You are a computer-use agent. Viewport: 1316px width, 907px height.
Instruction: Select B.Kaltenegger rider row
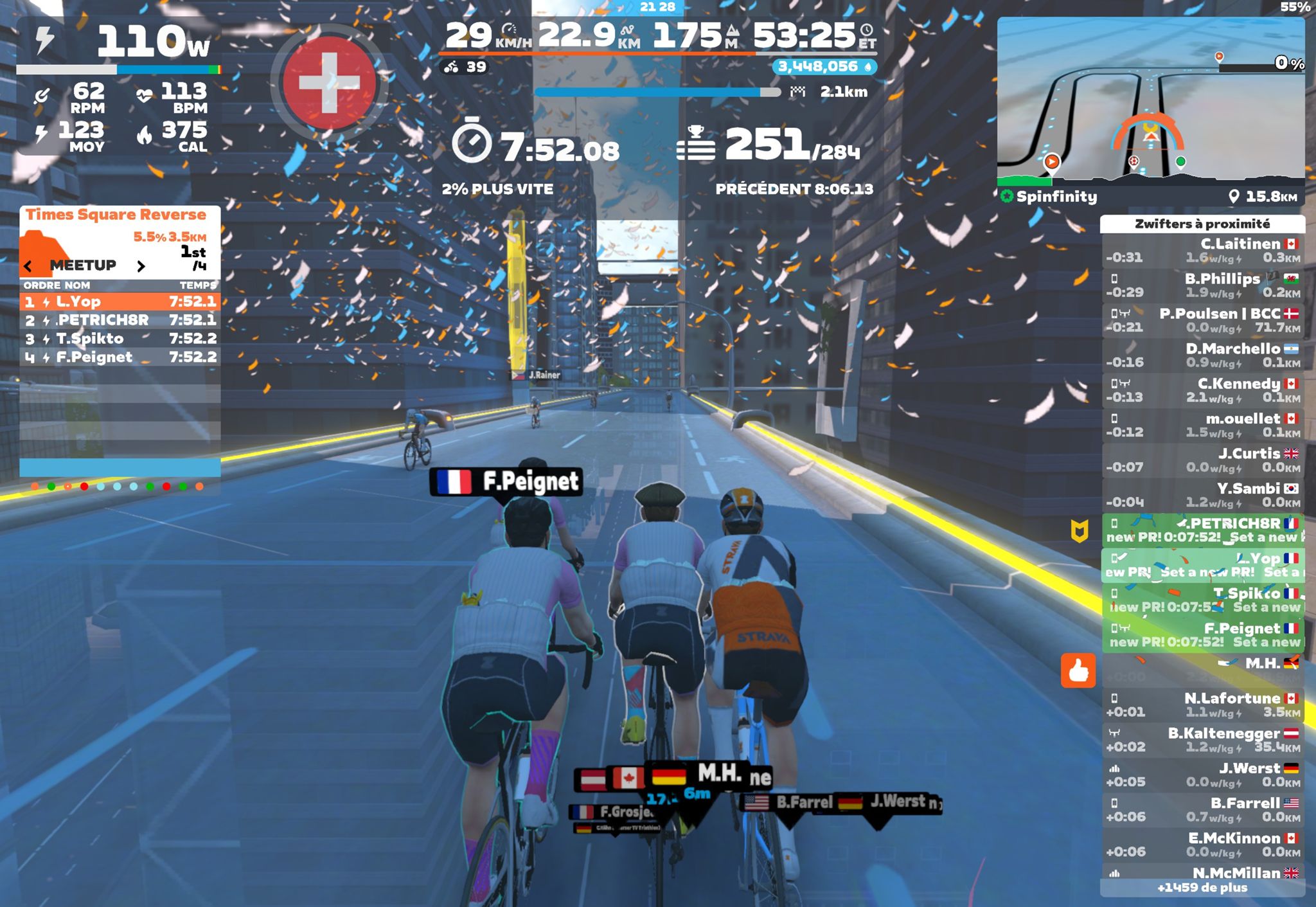pos(1202,740)
